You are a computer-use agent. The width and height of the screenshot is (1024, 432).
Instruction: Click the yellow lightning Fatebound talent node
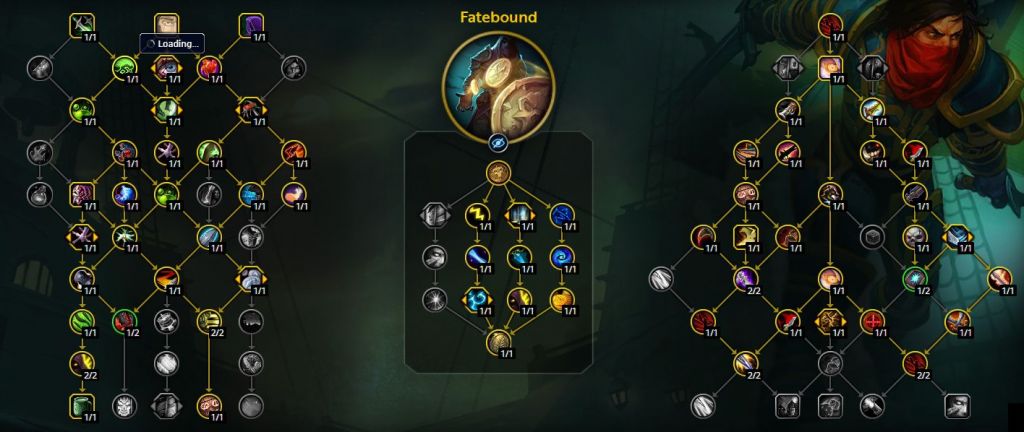click(x=476, y=212)
